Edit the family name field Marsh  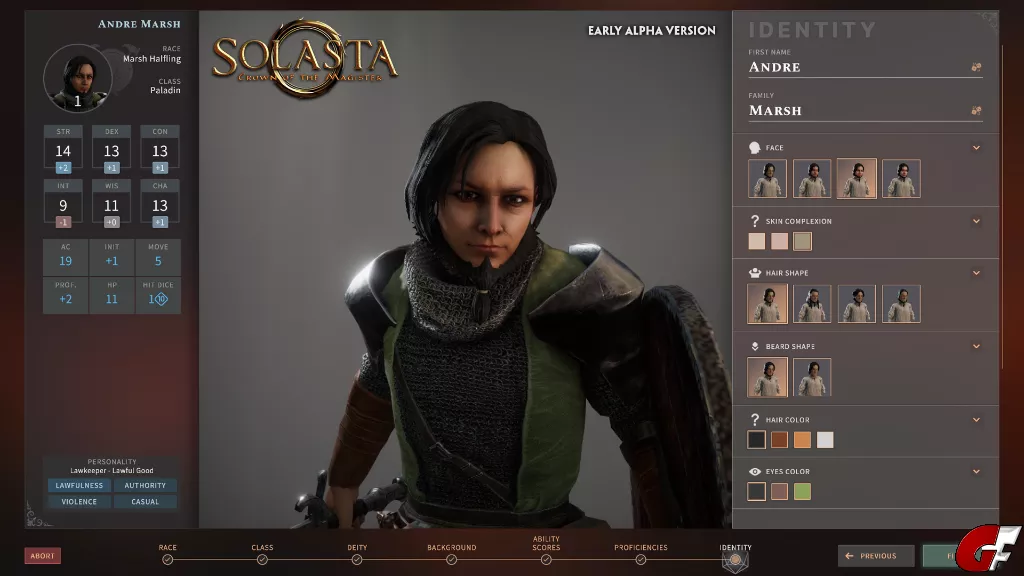[855, 111]
